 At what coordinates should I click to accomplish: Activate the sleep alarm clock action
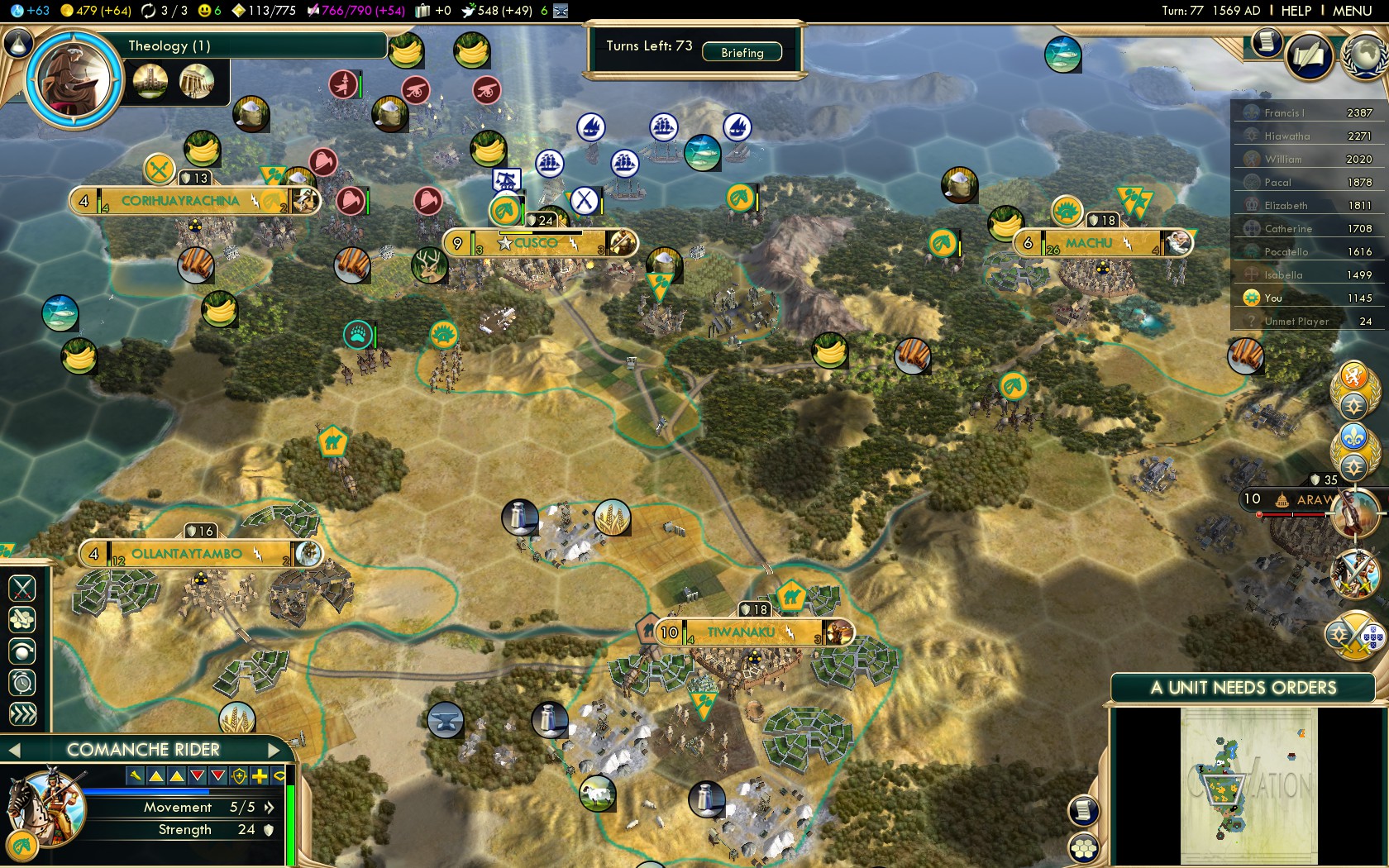click(x=22, y=683)
